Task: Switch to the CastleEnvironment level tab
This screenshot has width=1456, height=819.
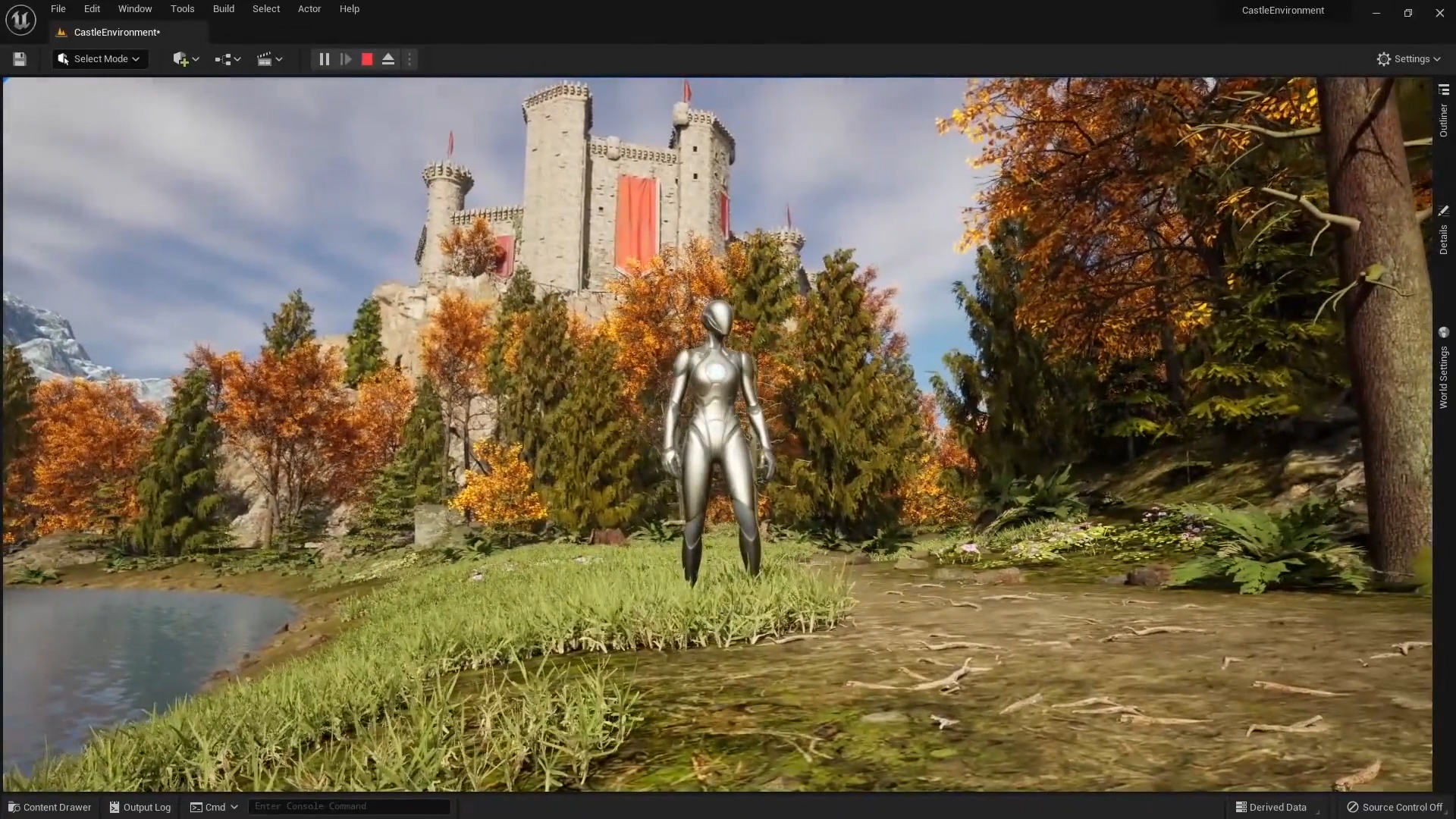Action: pyautogui.click(x=117, y=33)
